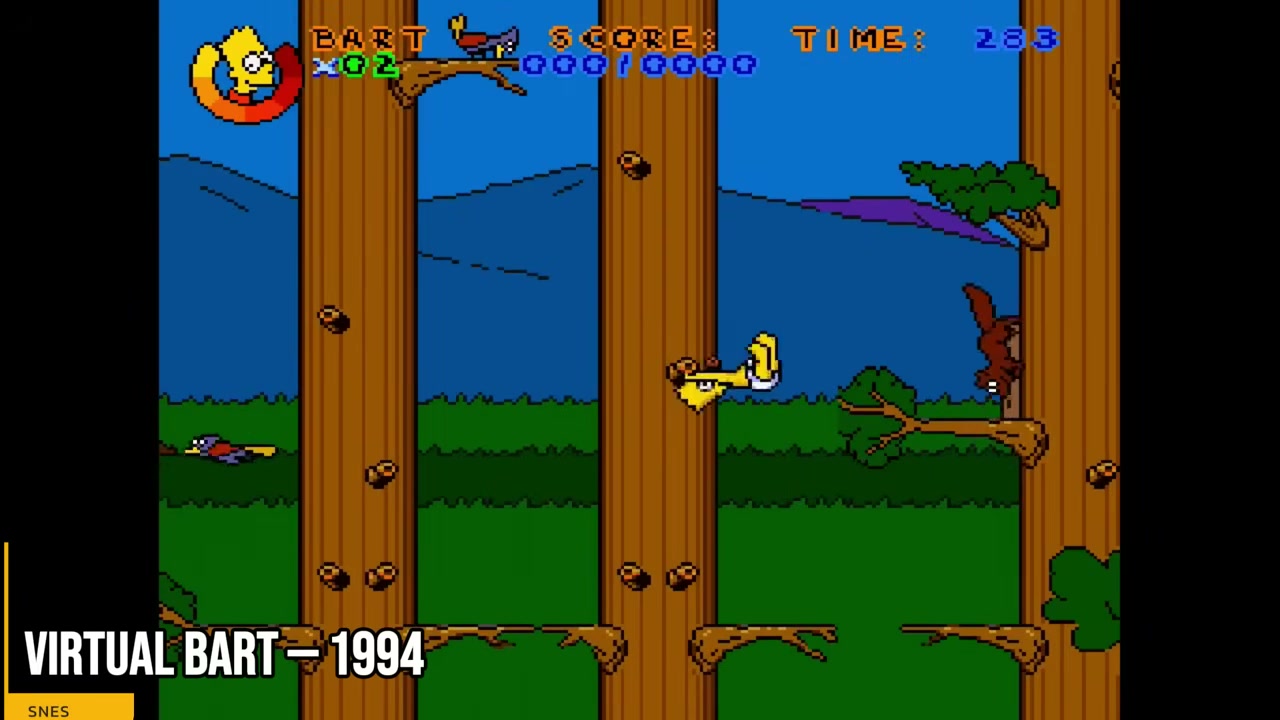
Task: Toggle the SCORE counter readout
Action: pos(632,39)
